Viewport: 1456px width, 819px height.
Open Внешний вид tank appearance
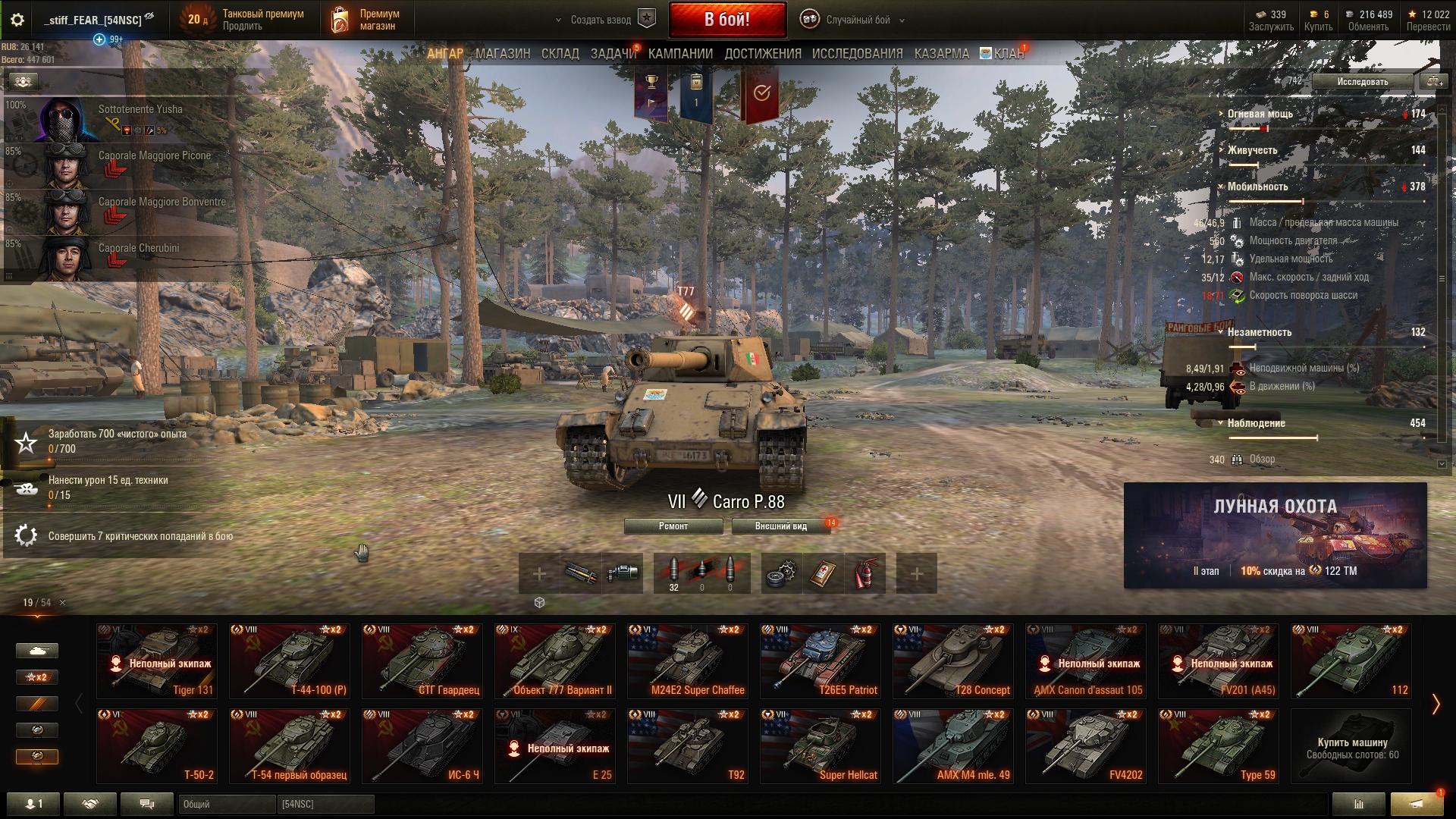coord(780,526)
